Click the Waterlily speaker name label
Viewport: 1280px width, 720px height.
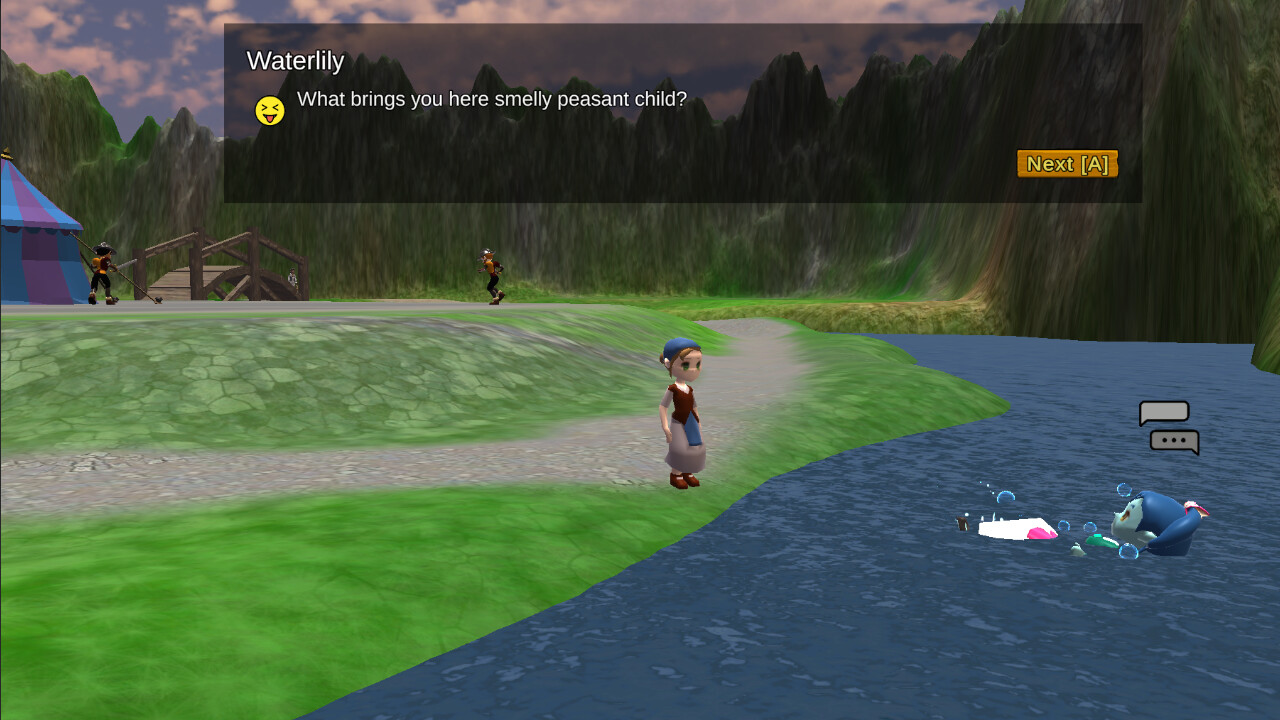(x=295, y=61)
